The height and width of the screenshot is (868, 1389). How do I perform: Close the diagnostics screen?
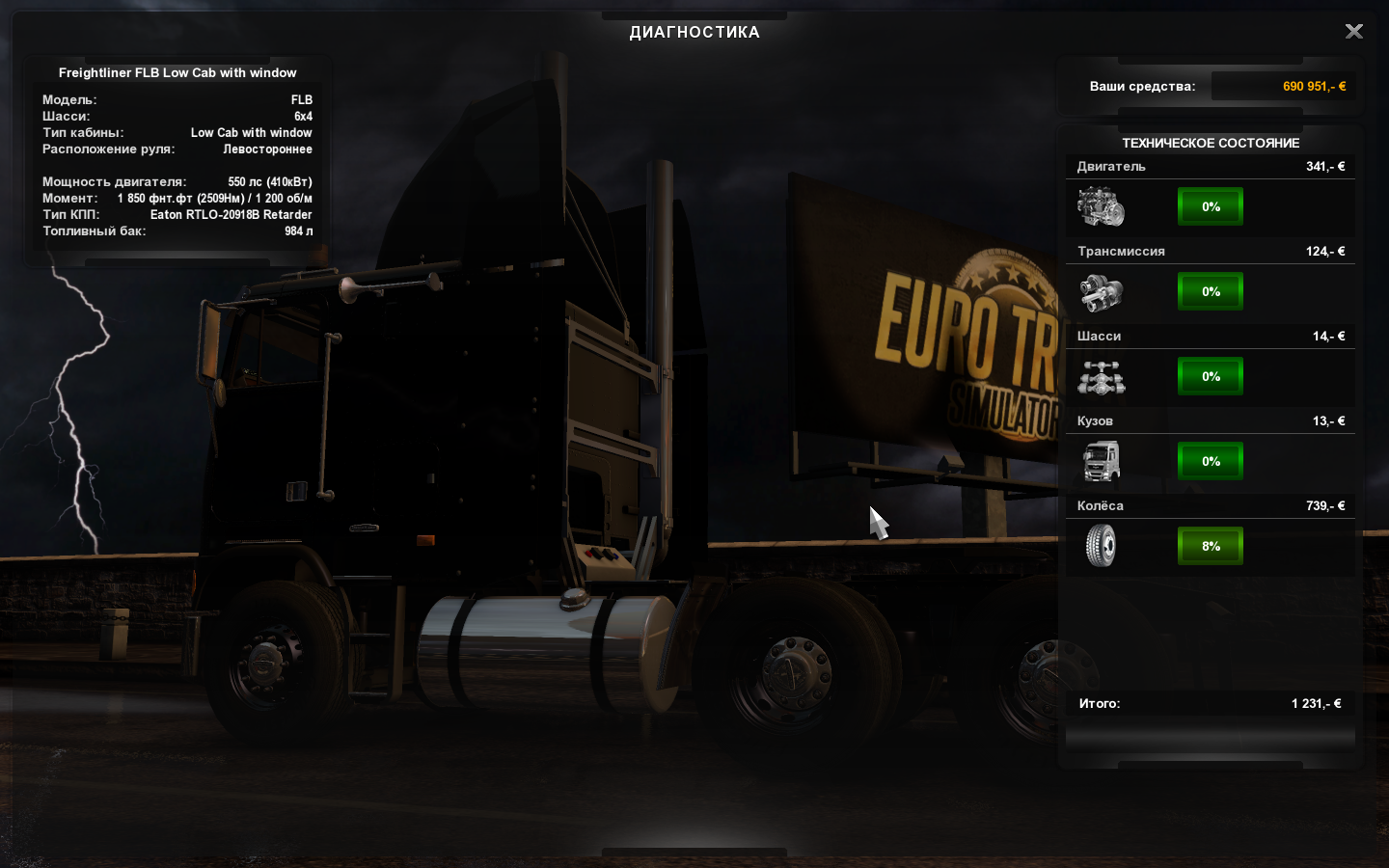[1354, 32]
